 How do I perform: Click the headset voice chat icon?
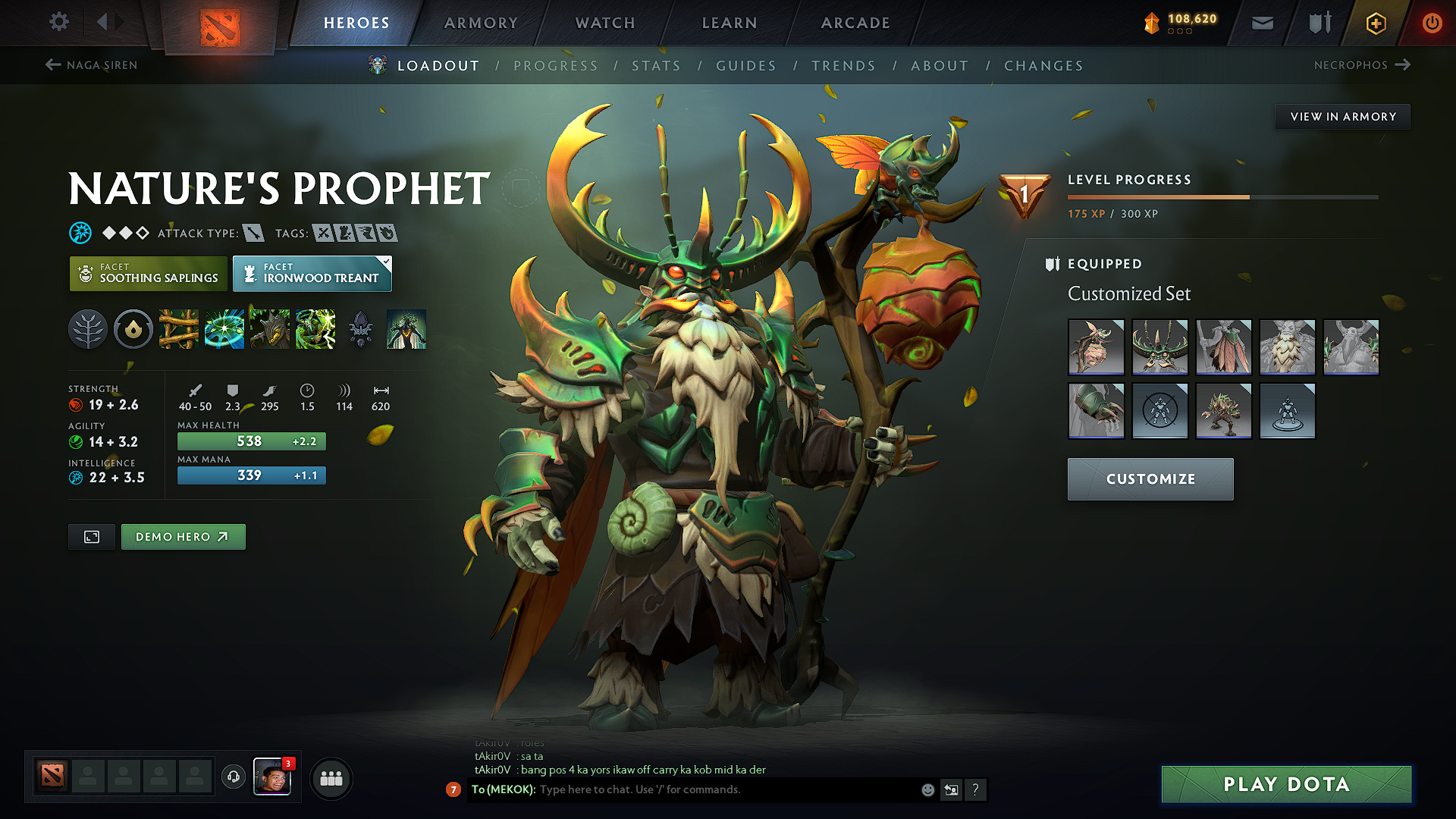pyautogui.click(x=233, y=778)
